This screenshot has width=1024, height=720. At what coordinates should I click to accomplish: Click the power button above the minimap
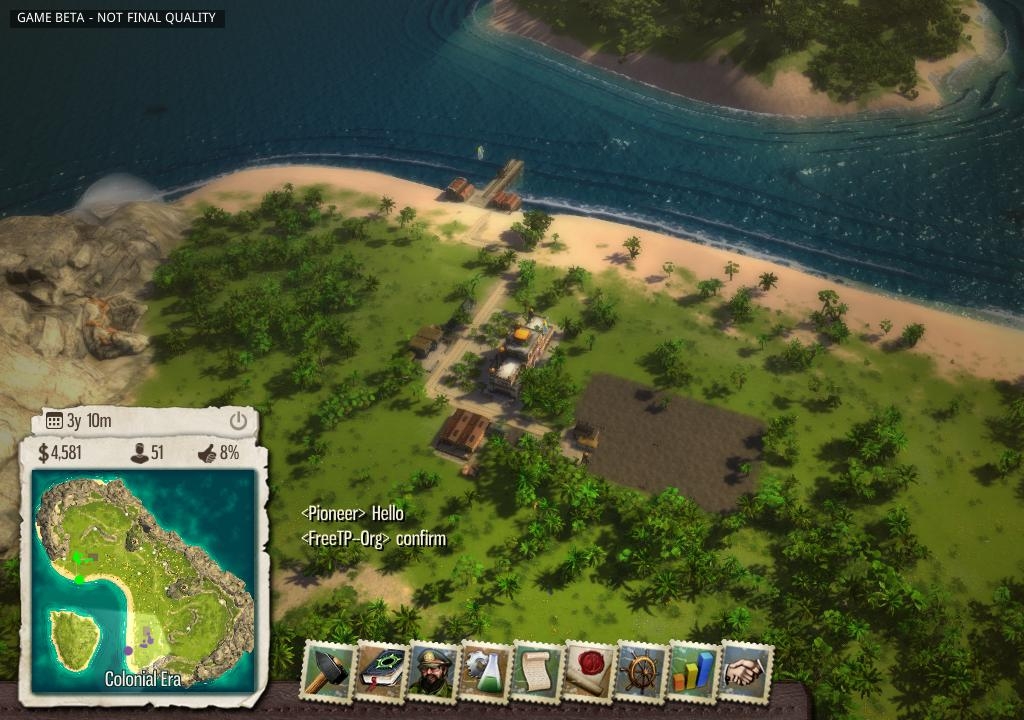(238, 421)
